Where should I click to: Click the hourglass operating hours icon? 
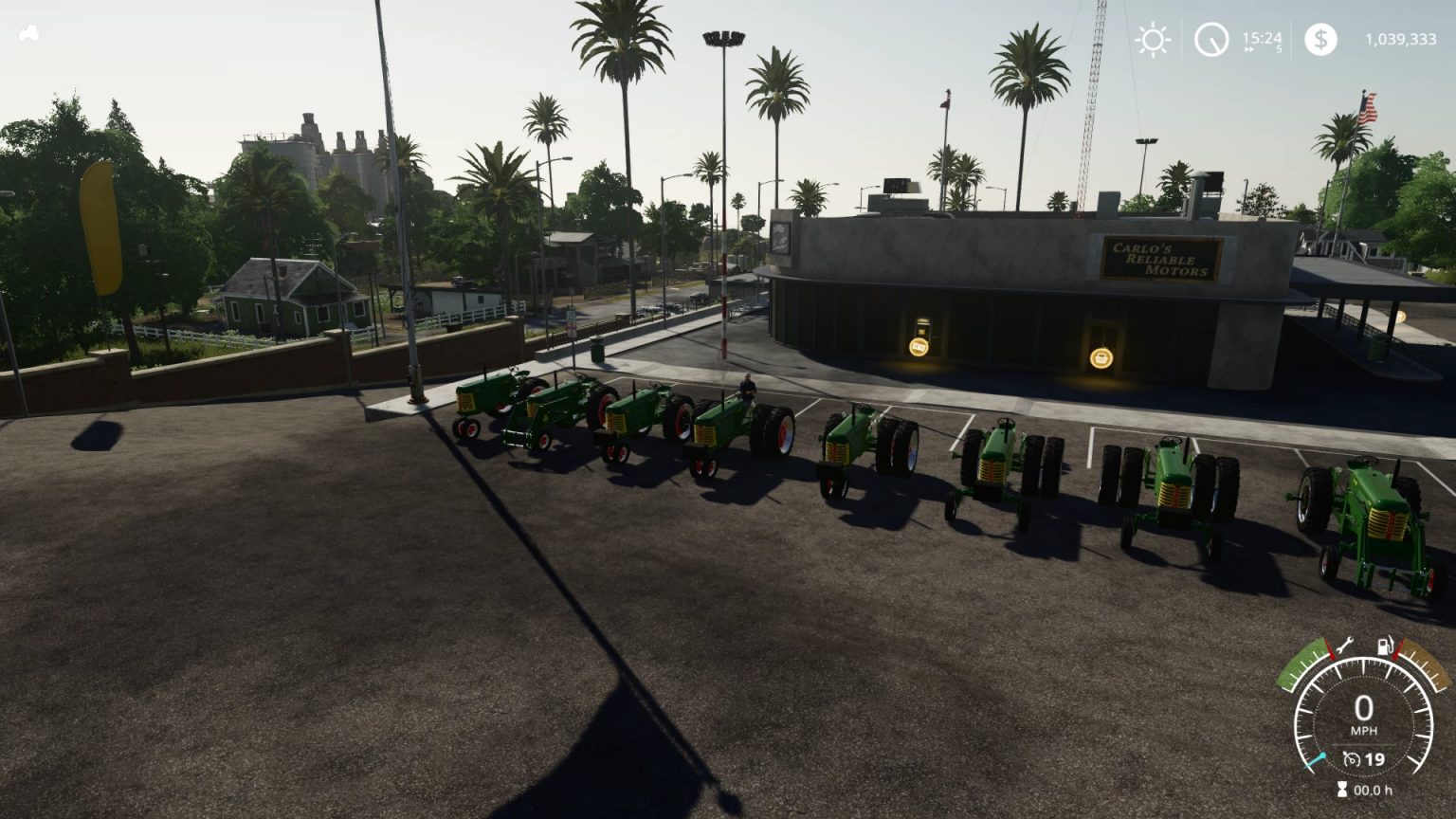(x=1341, y=788)
